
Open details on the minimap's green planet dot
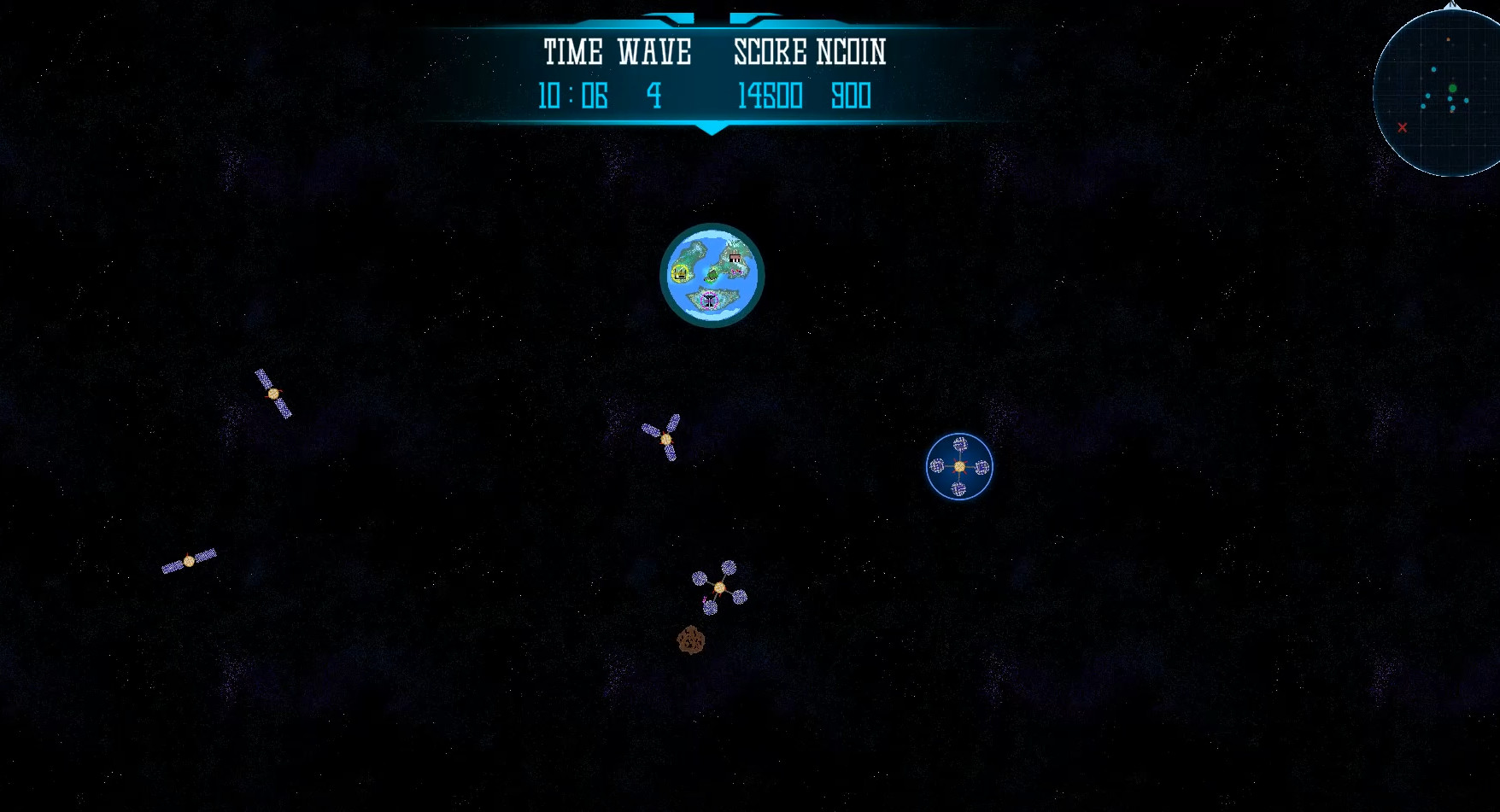(x=1452, y=88)
